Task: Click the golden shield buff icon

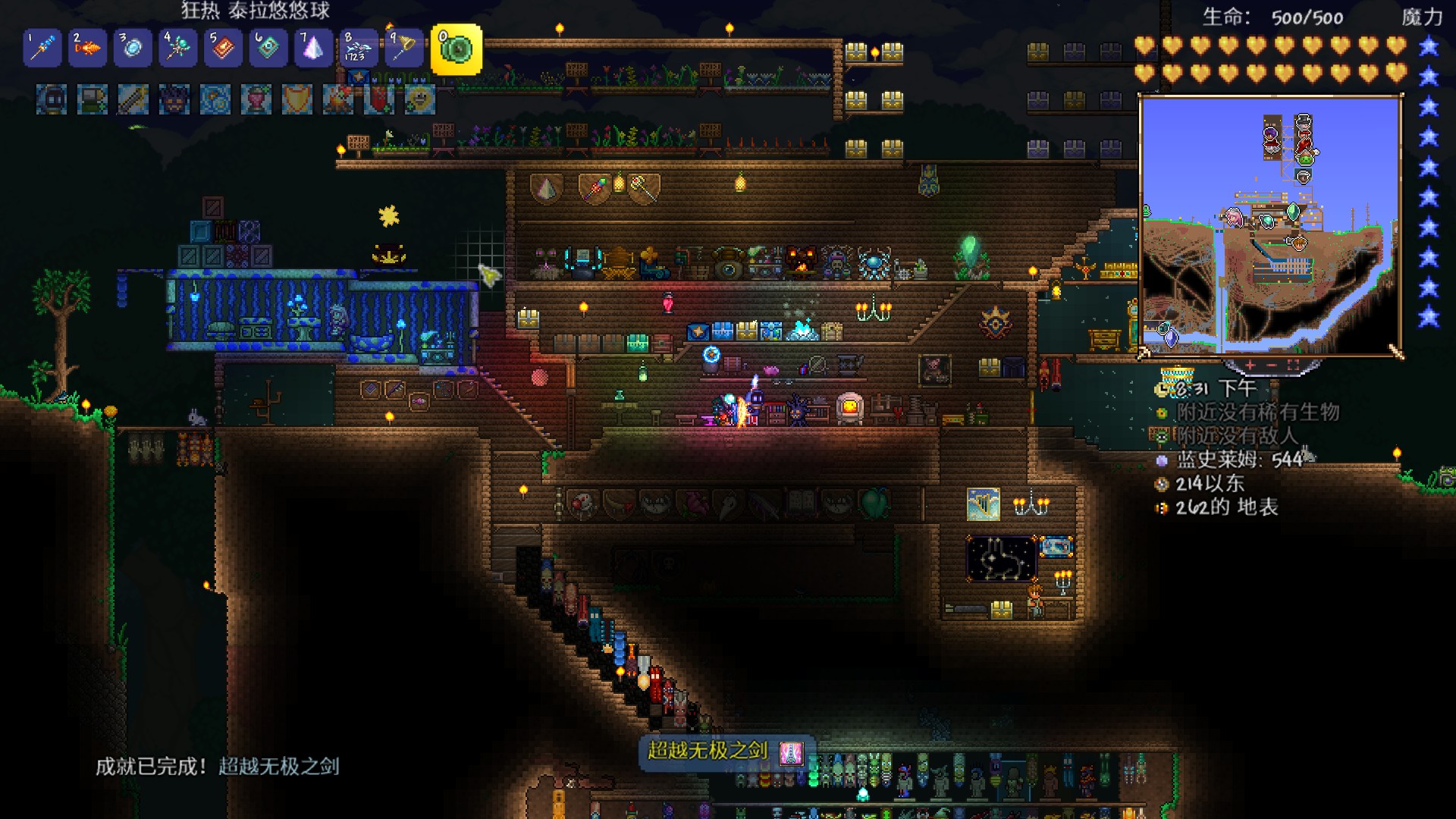Action: pos(297,100)
